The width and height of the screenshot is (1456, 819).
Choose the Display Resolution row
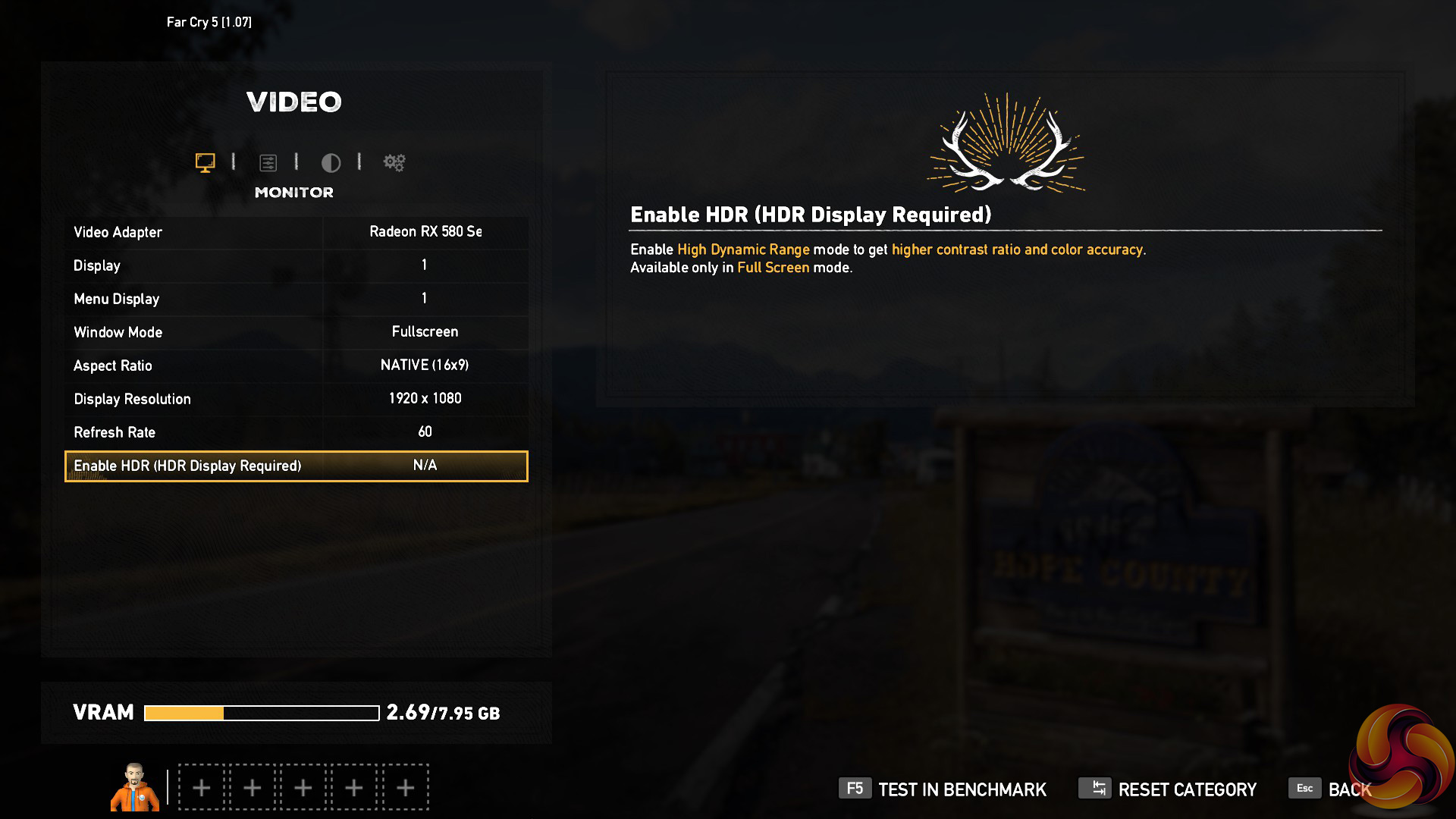click(x=297, y=399)
